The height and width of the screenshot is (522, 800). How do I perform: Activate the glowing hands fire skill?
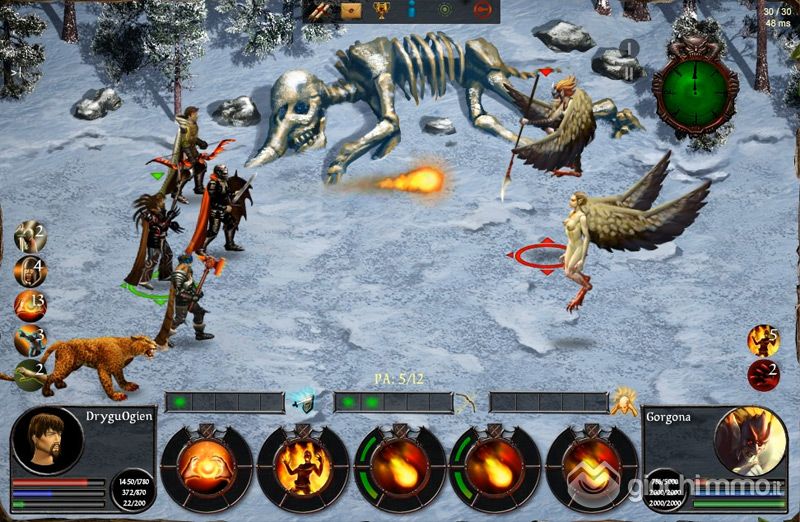click(206, 467)
